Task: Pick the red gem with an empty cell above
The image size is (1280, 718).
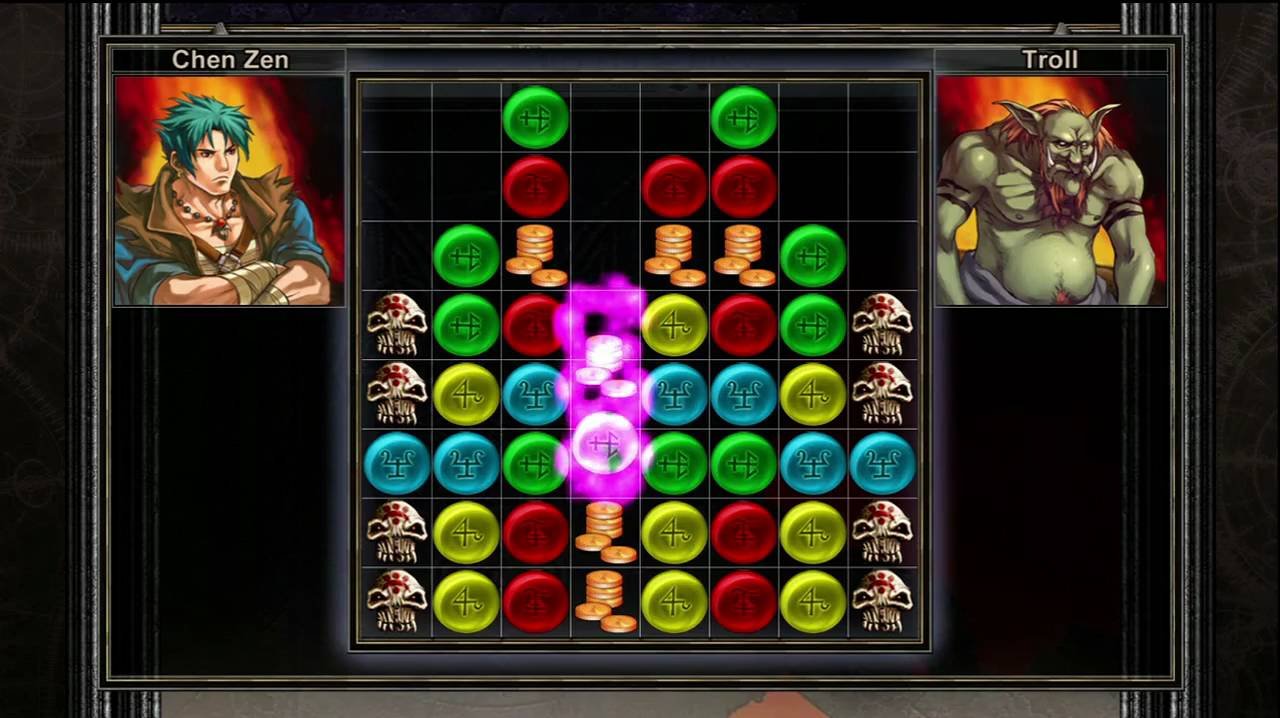Action: 674,186
